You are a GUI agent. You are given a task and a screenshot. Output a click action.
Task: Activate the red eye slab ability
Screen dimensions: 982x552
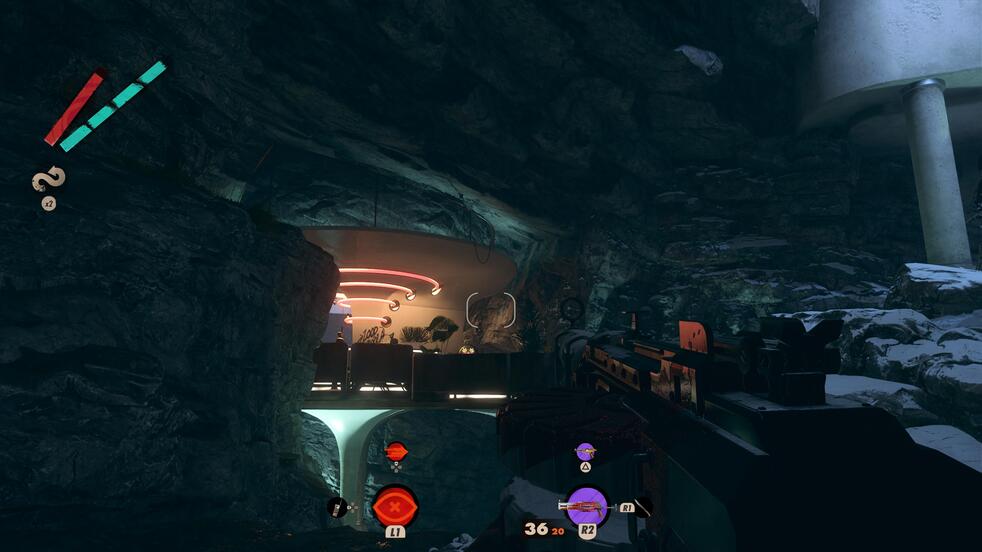pyautogui.click(x=396, y=505)
